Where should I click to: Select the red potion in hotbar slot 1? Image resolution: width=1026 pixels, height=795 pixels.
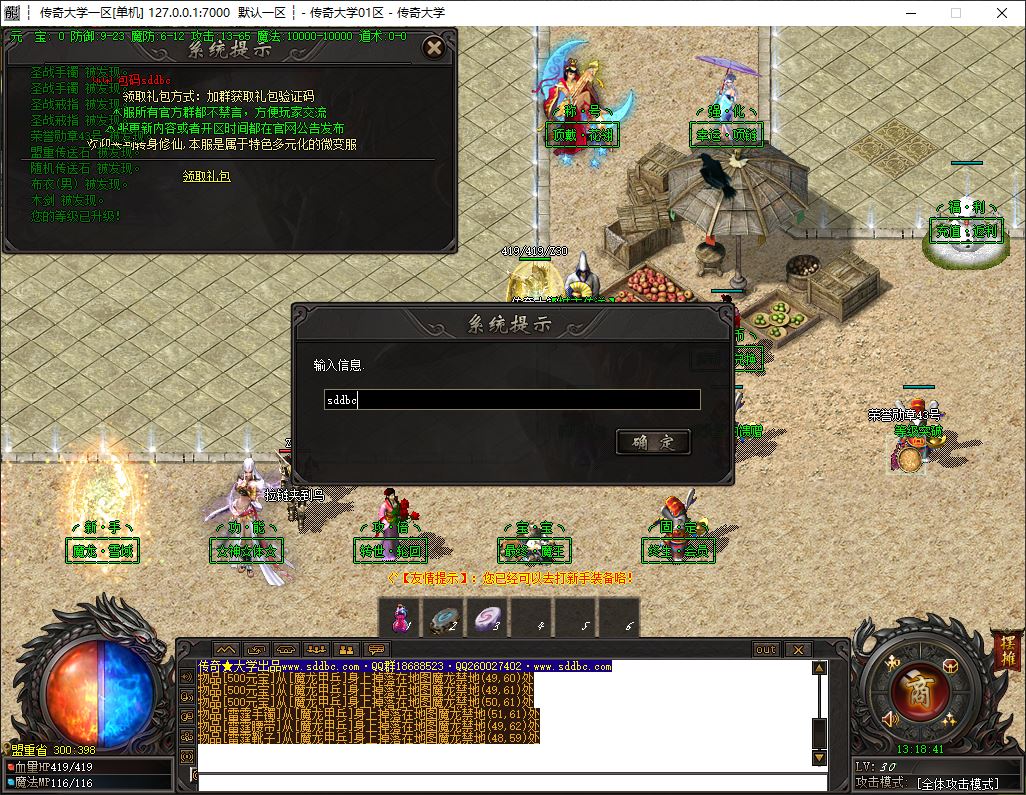tap(400, 618)
